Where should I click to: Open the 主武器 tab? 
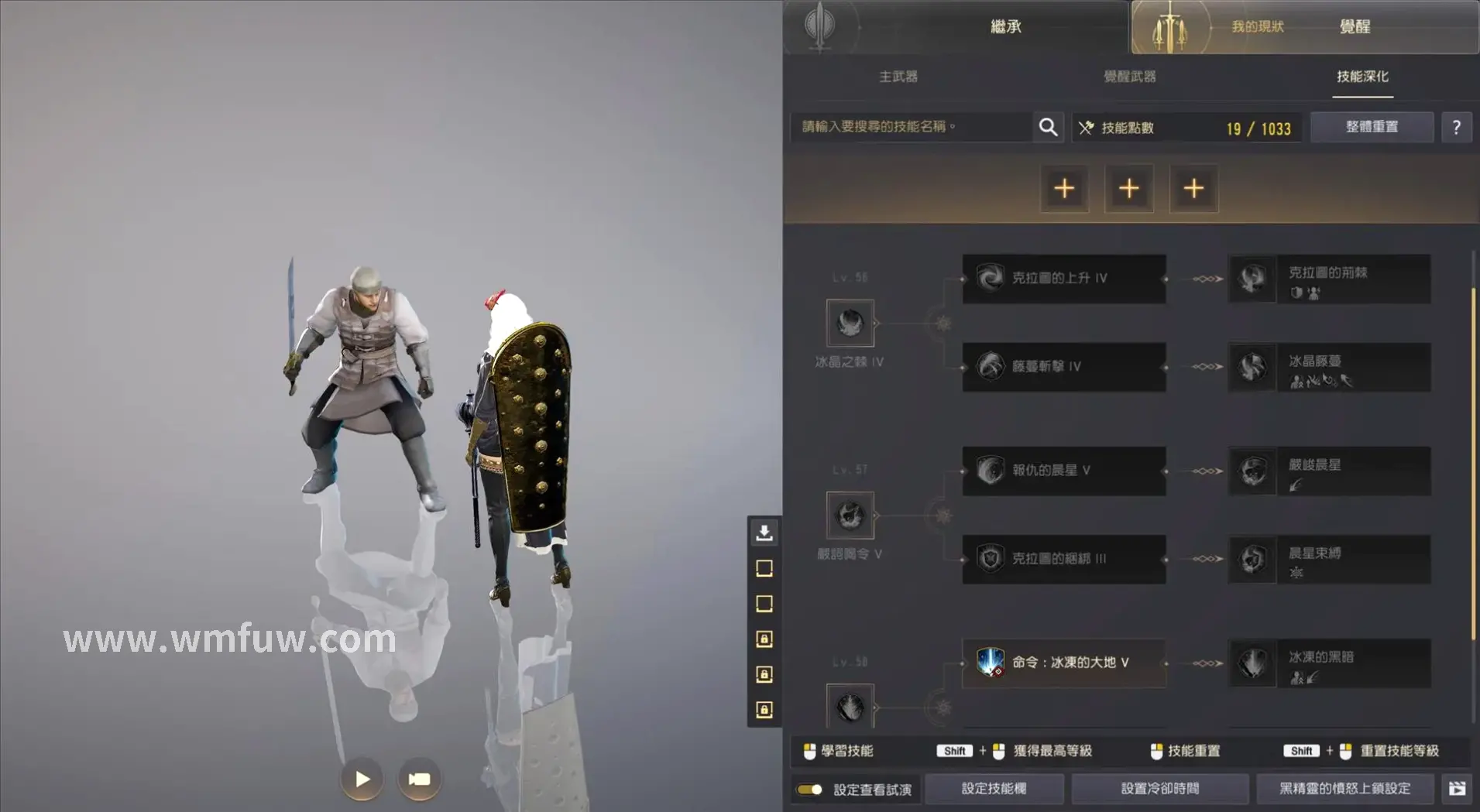(898, 77)
